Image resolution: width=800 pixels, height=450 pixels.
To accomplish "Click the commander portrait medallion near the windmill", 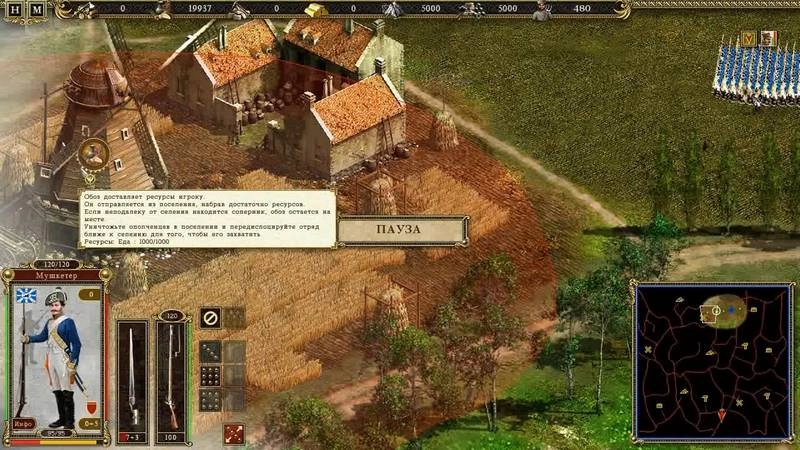I will [x=93, y=153].
